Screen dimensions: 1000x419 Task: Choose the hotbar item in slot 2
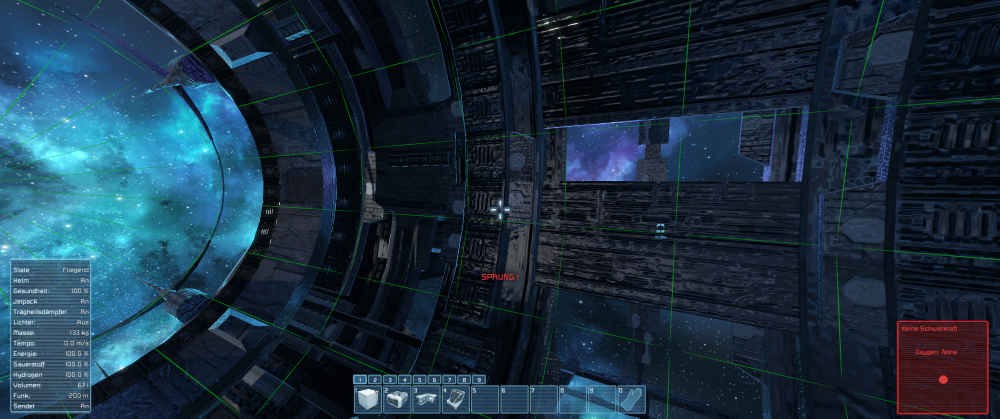(x=396, y=399)
